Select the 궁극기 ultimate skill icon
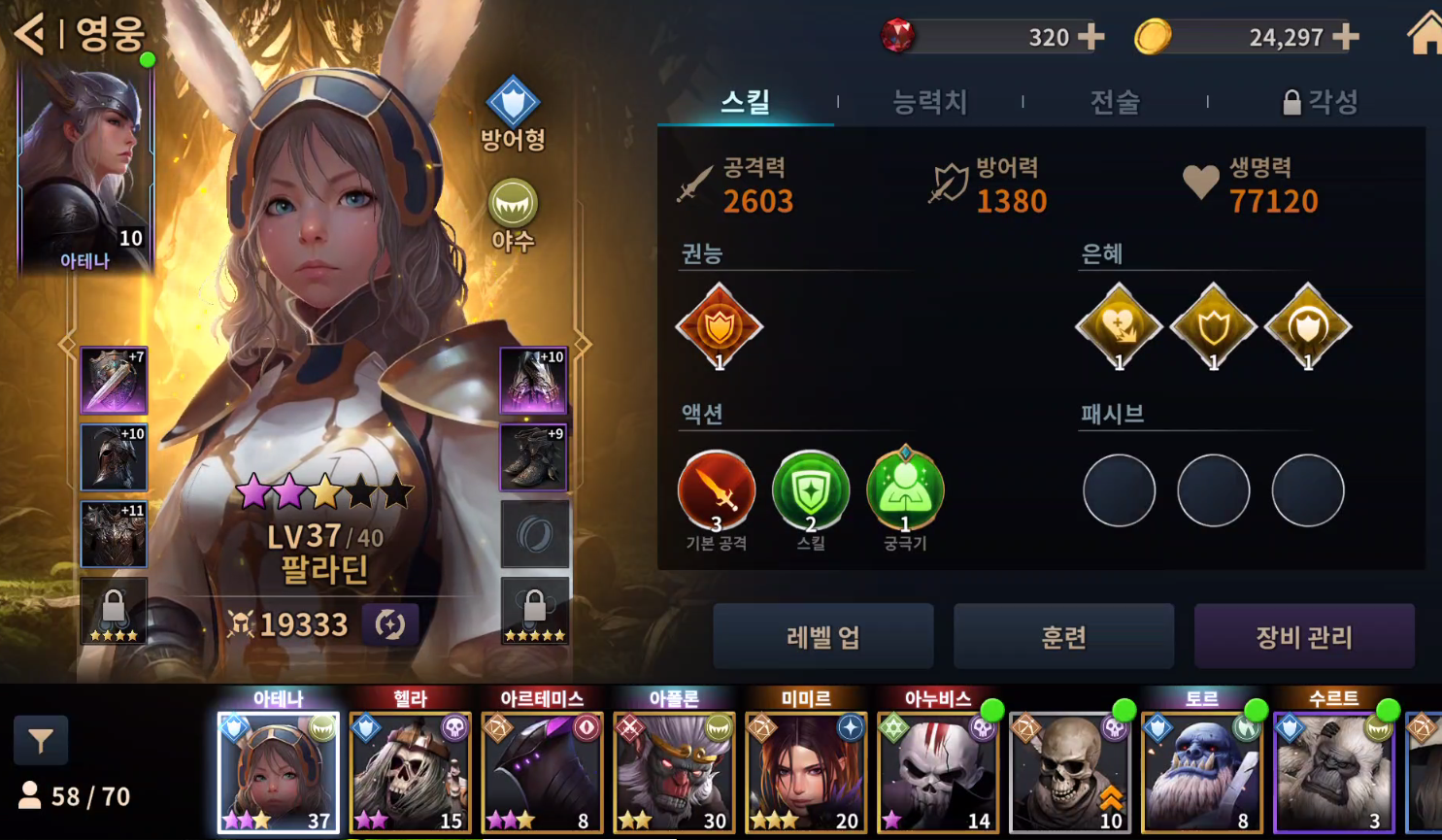 tap(904, 490)
